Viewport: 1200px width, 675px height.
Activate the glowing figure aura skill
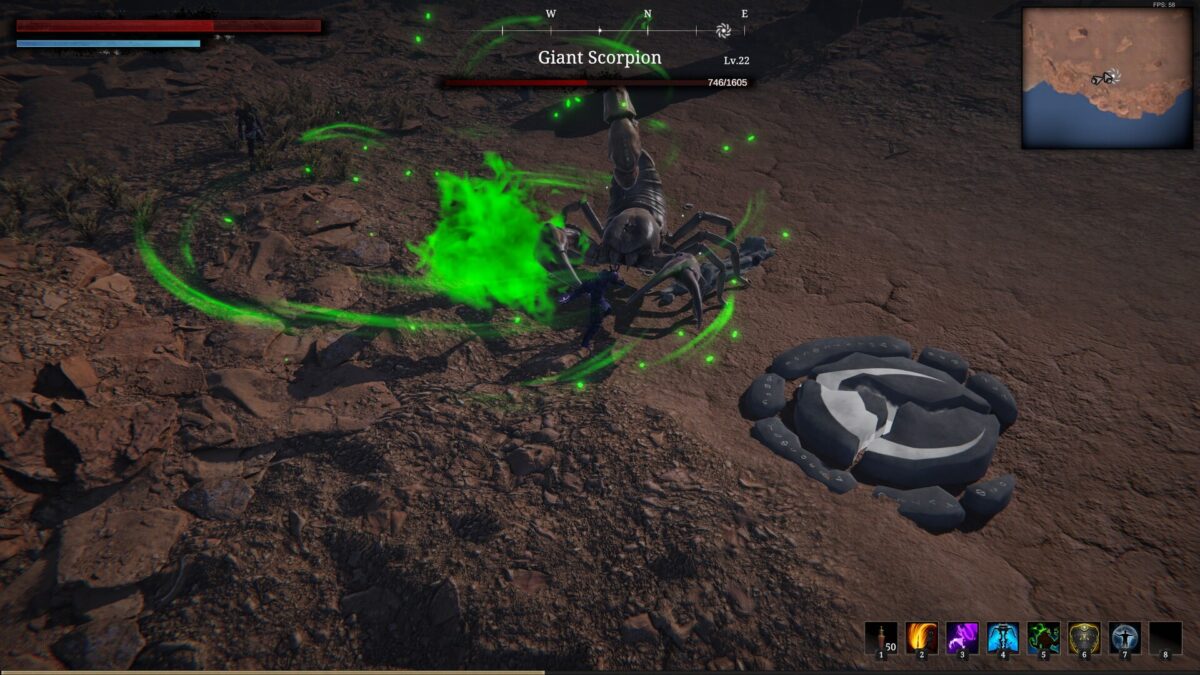(x=1125, y=638)
